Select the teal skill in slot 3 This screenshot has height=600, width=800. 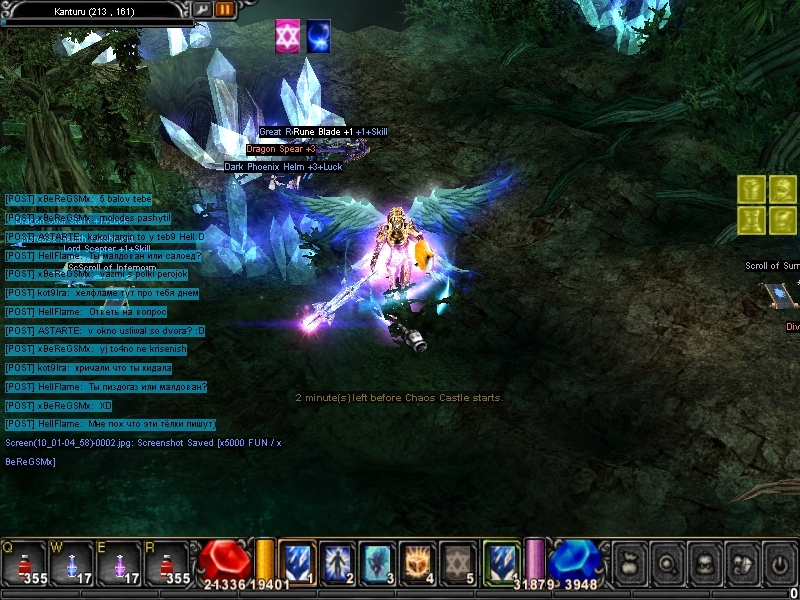pyautogui.click(x=376, y=562)
